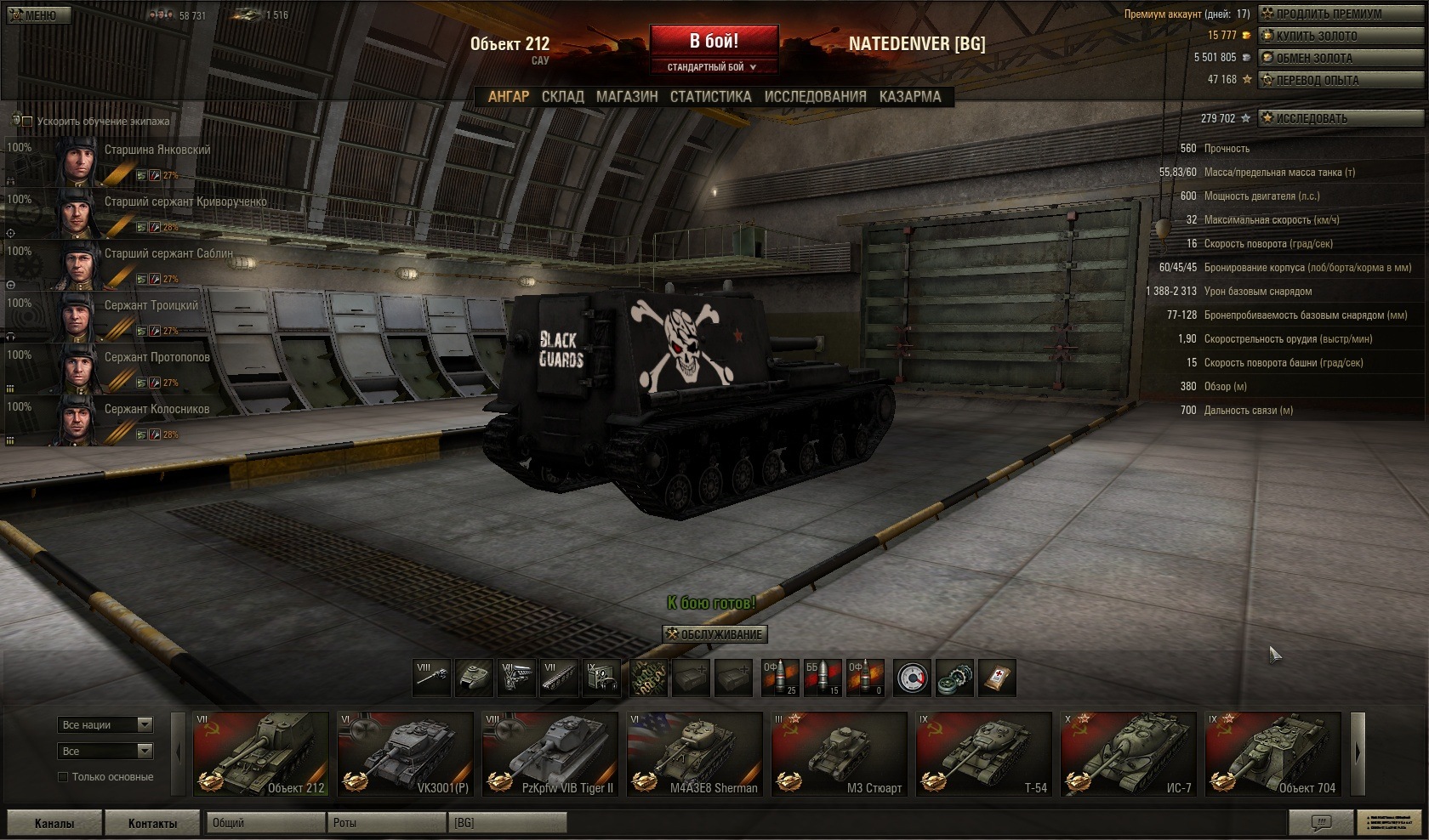Open the МЕНЮ button
This screenshot has width=1429, height=840.
[x=36, y=15]
